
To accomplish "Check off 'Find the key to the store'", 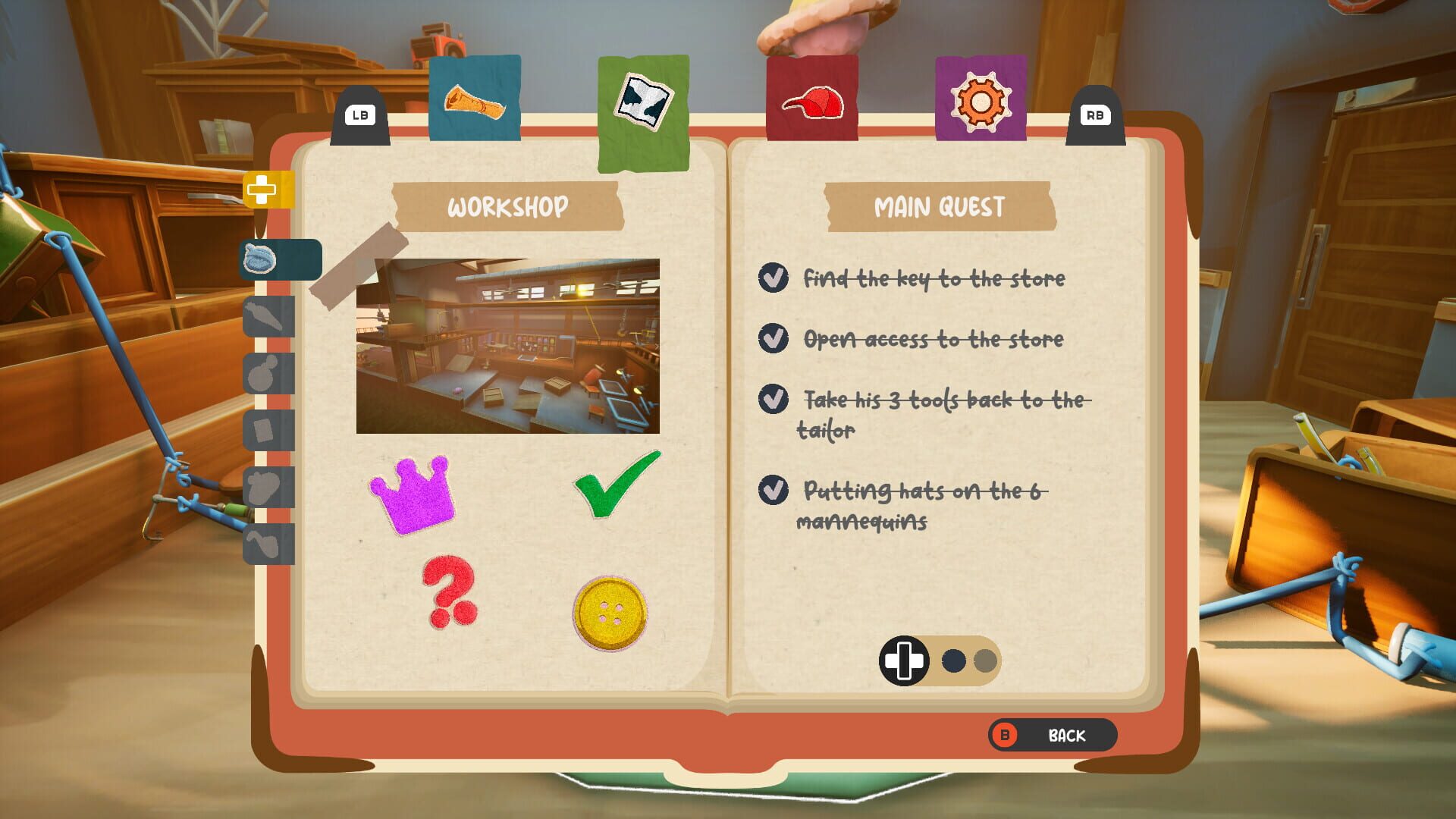I will point(772,278).
